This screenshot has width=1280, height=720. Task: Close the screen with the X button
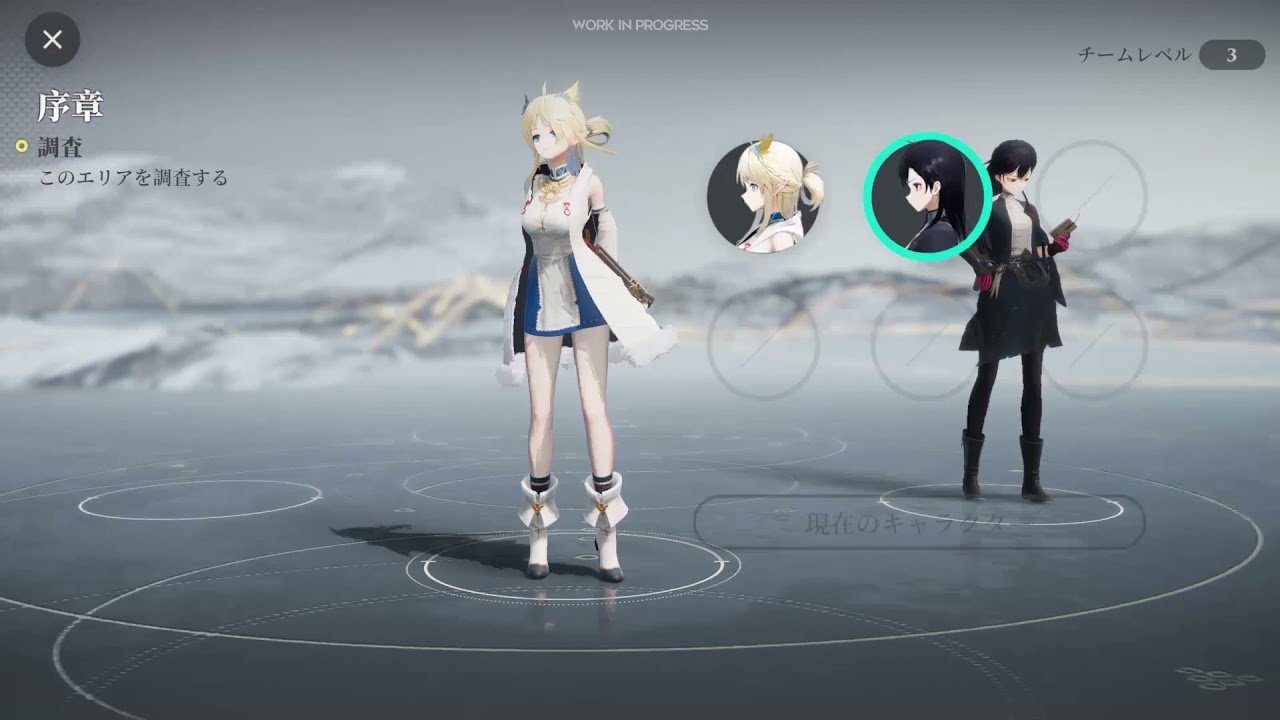(52, 40)
